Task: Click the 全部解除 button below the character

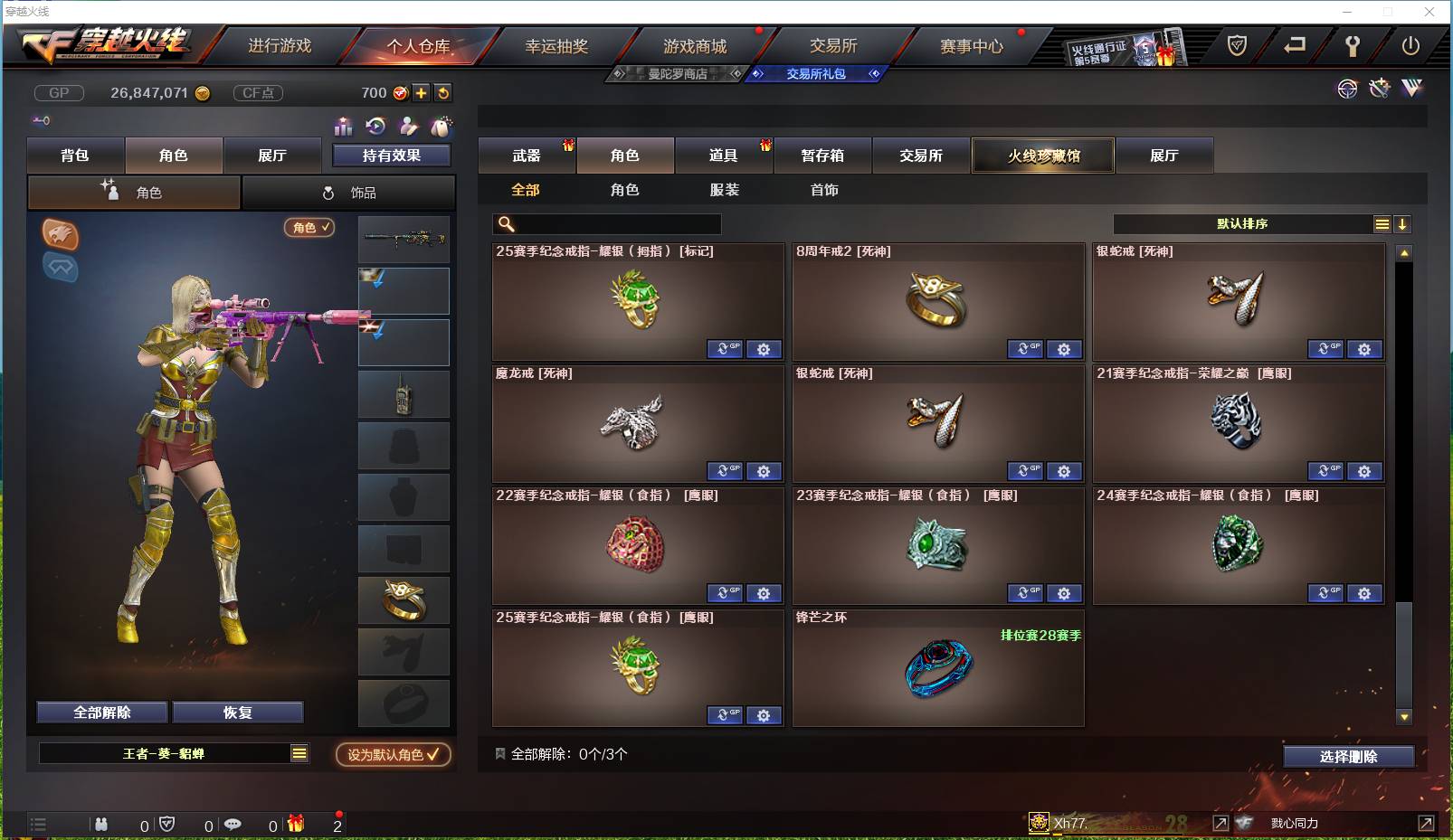Action: (100, 712)
